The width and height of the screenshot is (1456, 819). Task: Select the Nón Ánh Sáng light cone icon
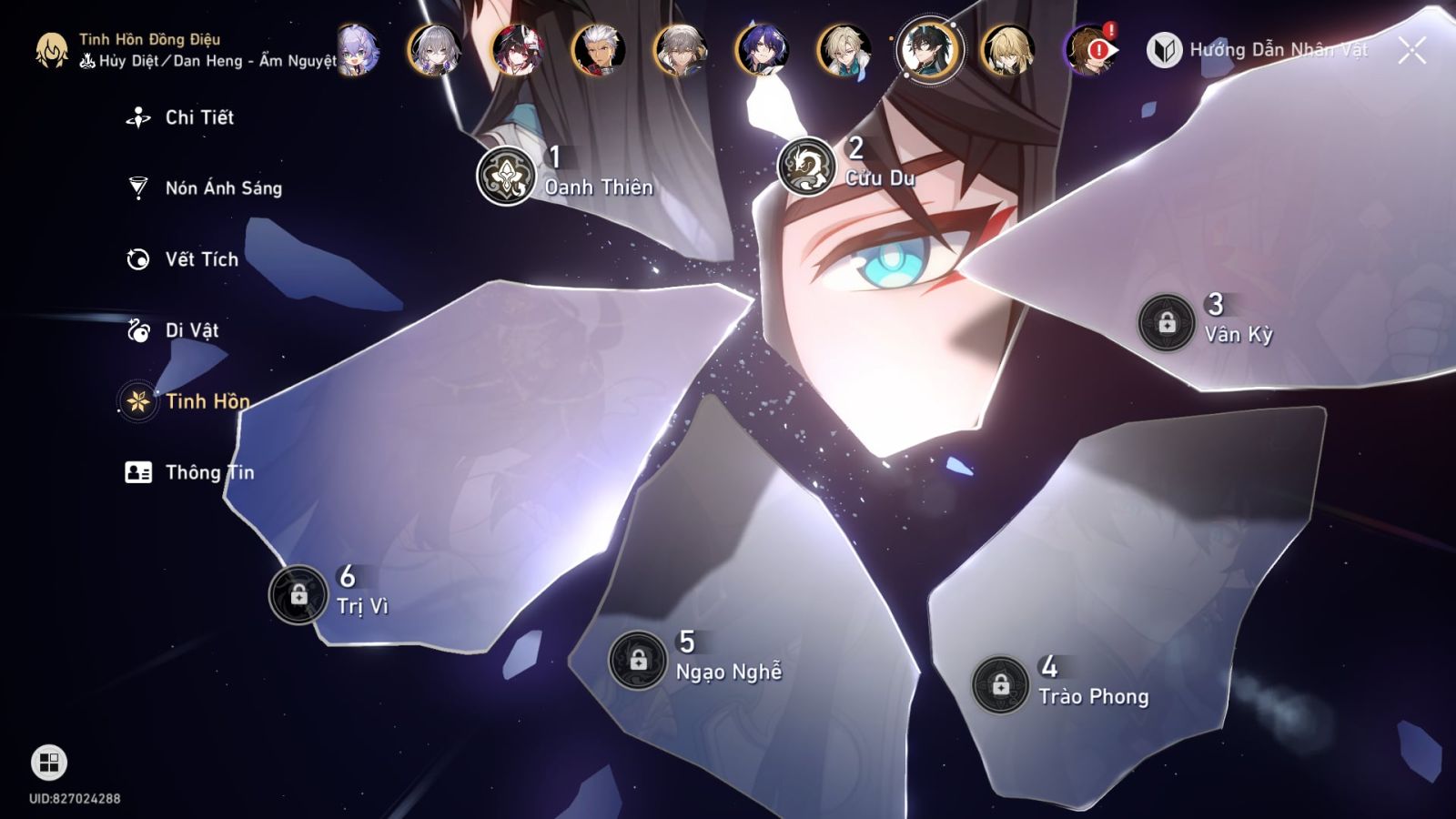(x=137, y=187)
